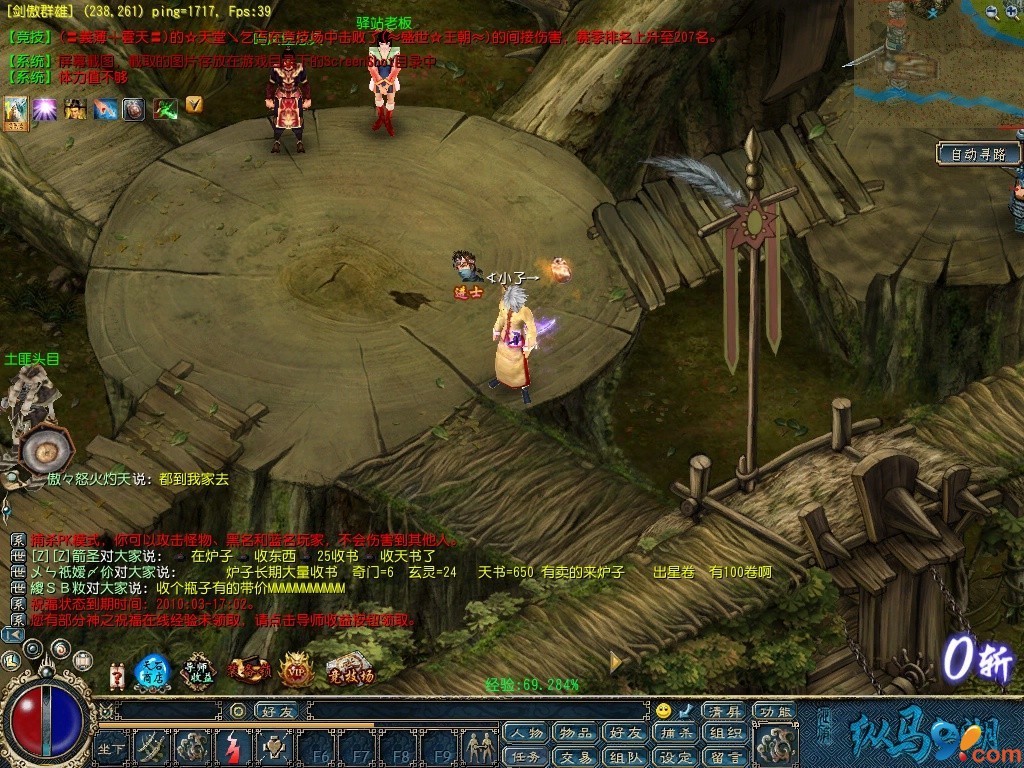The image size is (1024, 768).
Task: Open the yellow smiley emoticon picker
Action: click(x=663, y=711)
